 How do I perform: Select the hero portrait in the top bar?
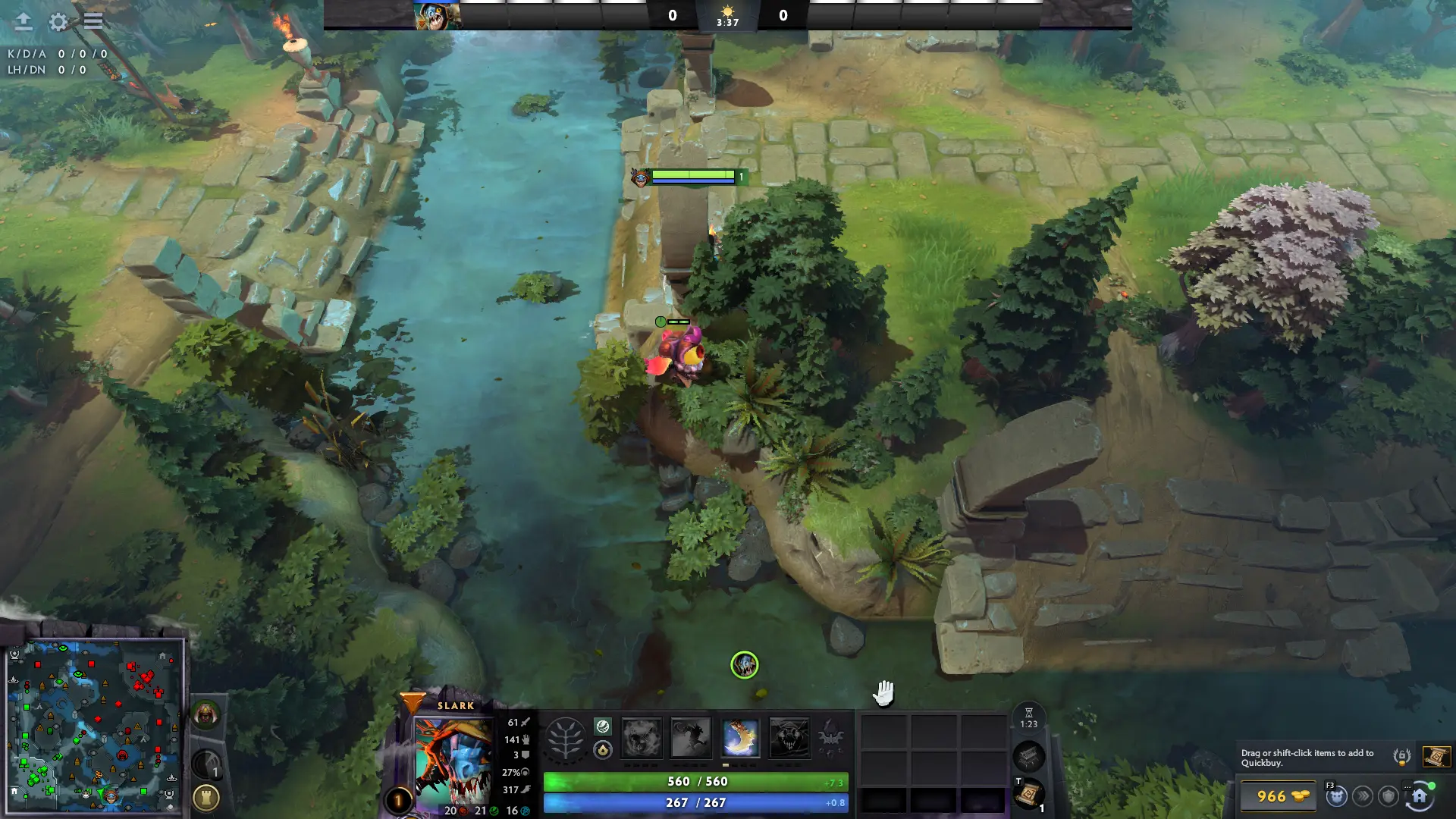point(437,16)
